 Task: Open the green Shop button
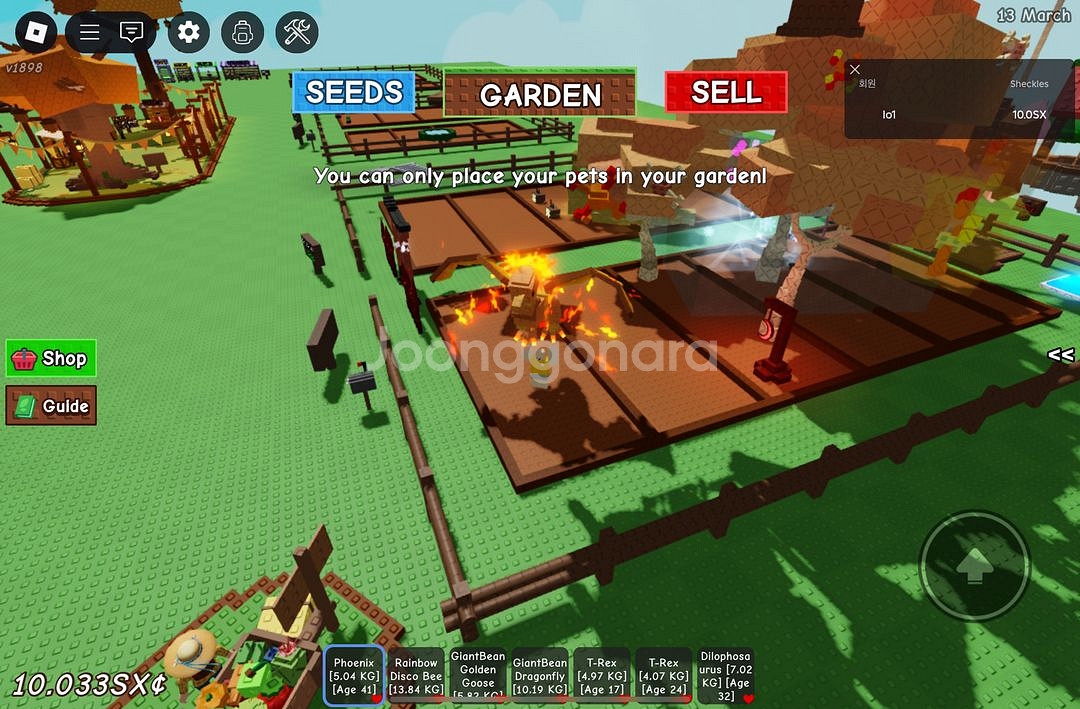click(x=52, y=358)
